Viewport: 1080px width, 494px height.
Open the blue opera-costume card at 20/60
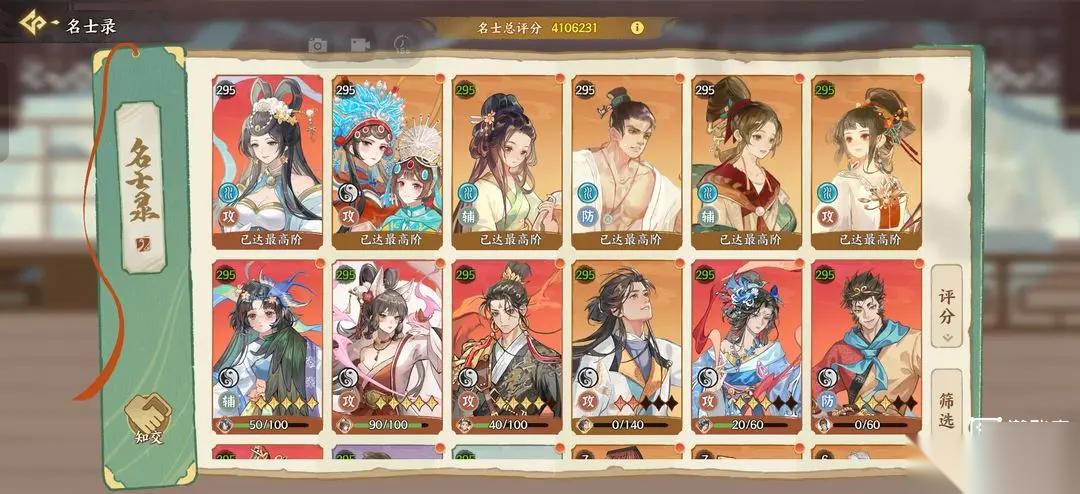click(747, 345)
